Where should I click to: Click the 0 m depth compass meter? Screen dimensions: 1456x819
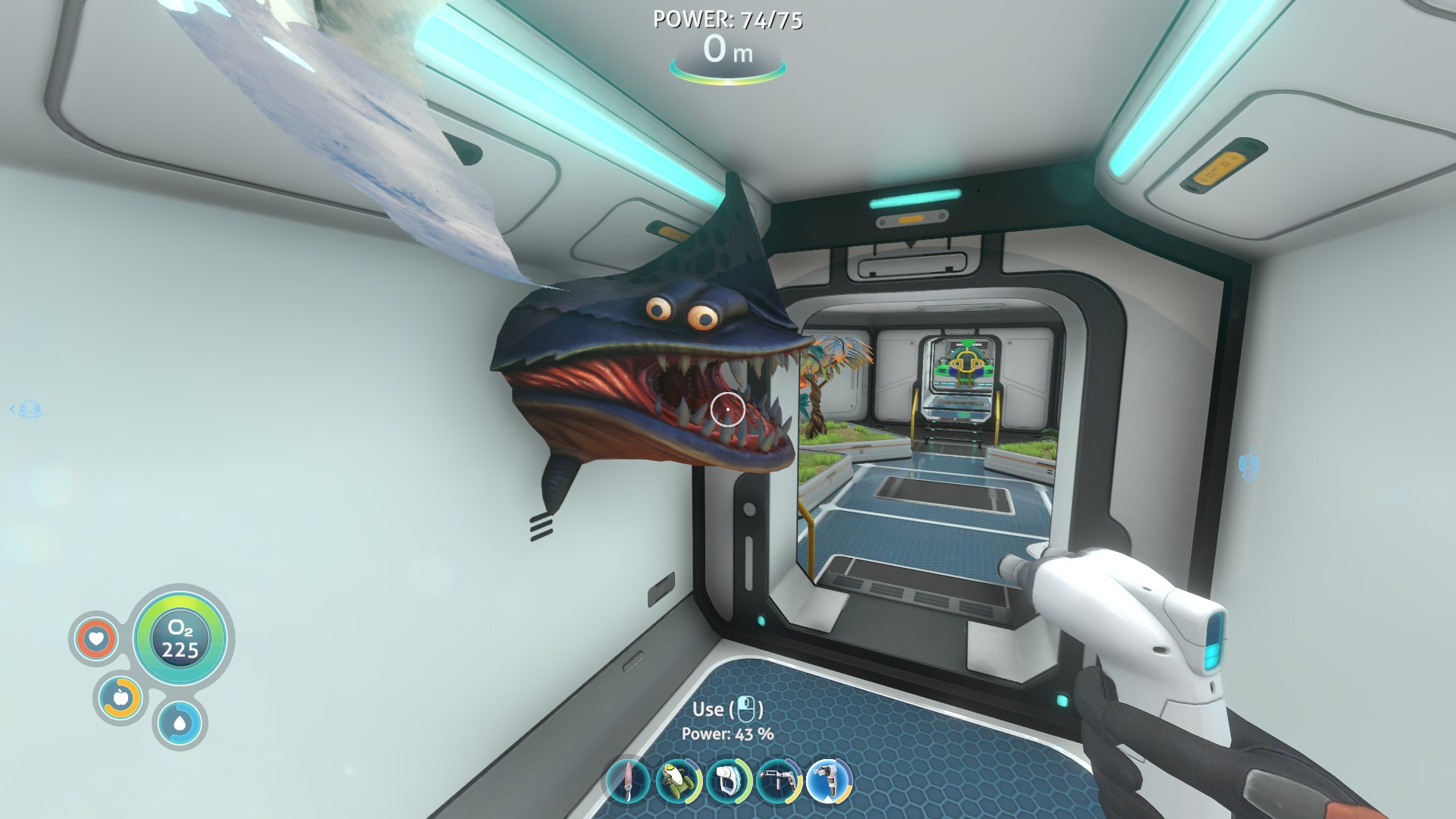[x=727, y=52]
